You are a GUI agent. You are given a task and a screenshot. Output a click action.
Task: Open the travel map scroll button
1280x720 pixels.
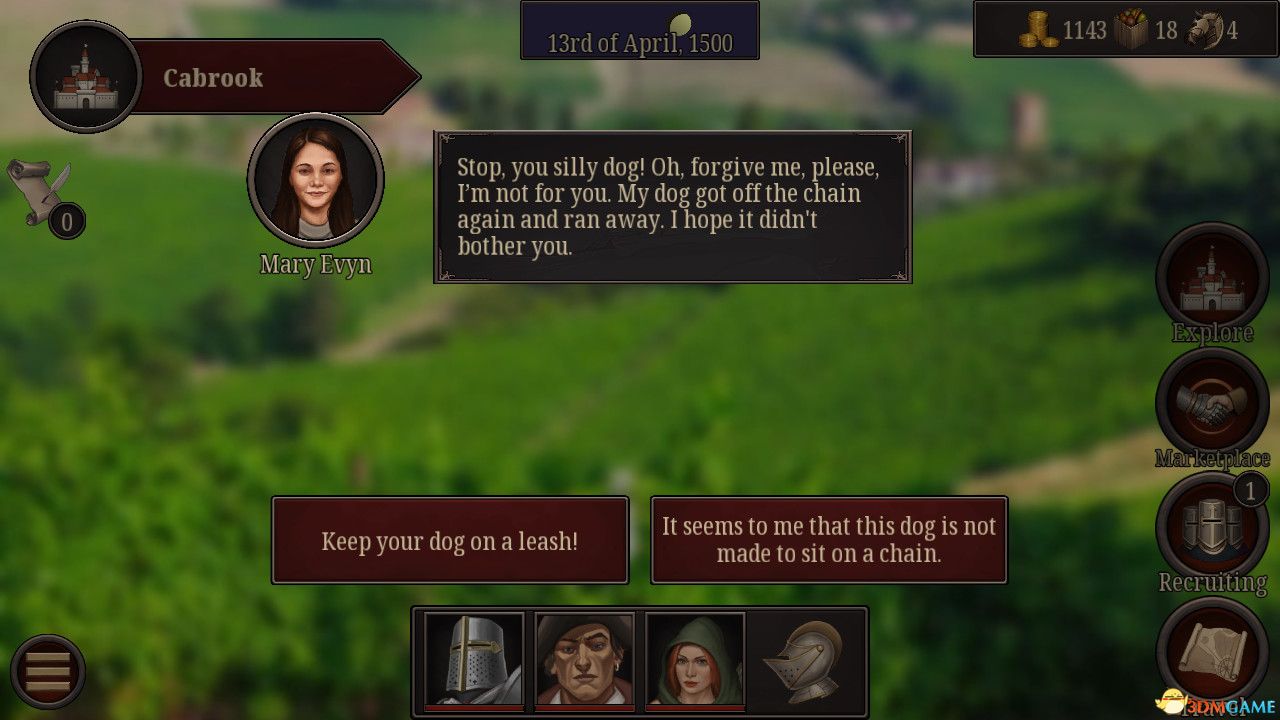coord(1212,651)
